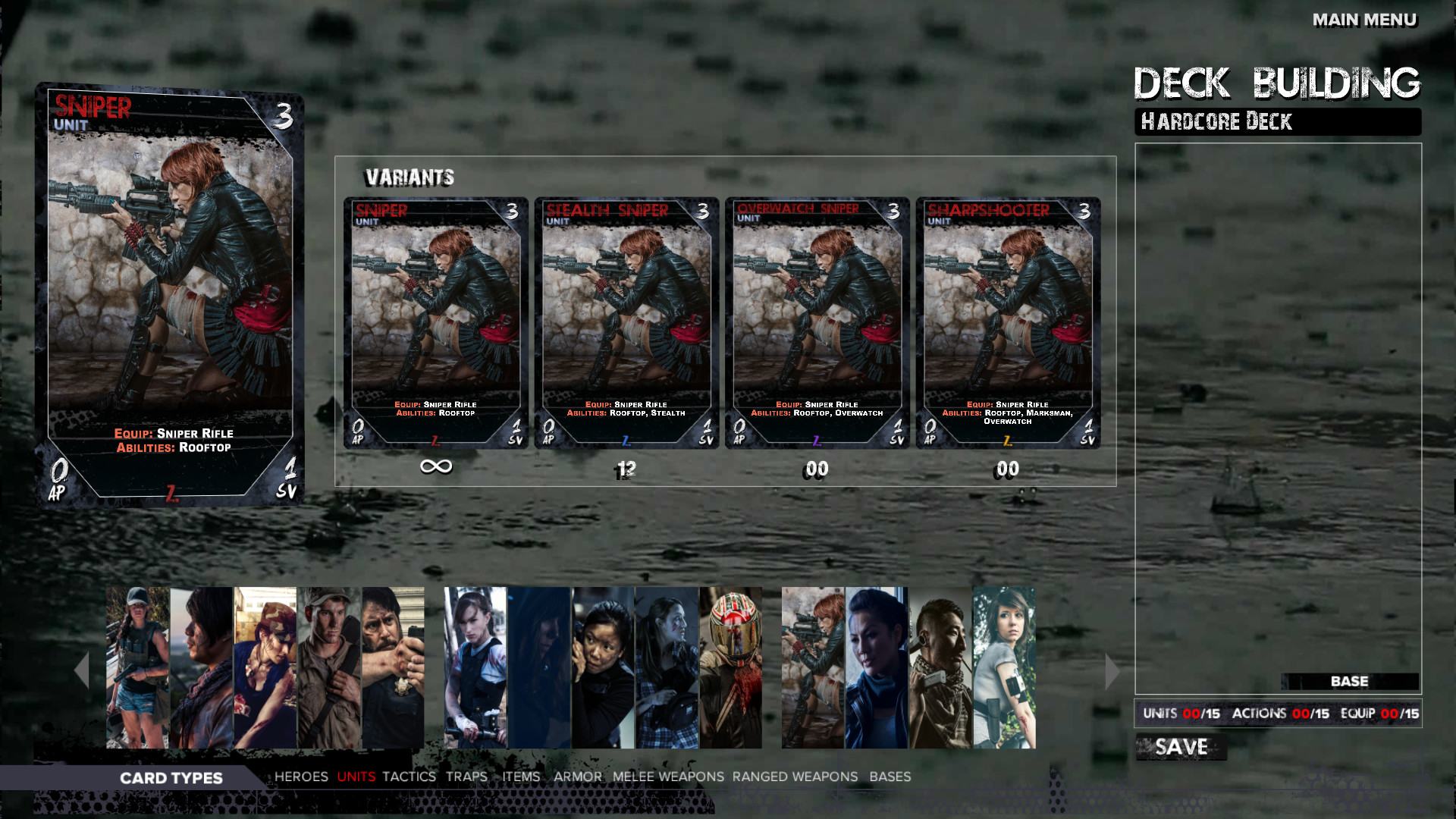The height and width of the screenshot is (819, 1456).
Task: Save the current deck
Action: (x=1181, y=748)
